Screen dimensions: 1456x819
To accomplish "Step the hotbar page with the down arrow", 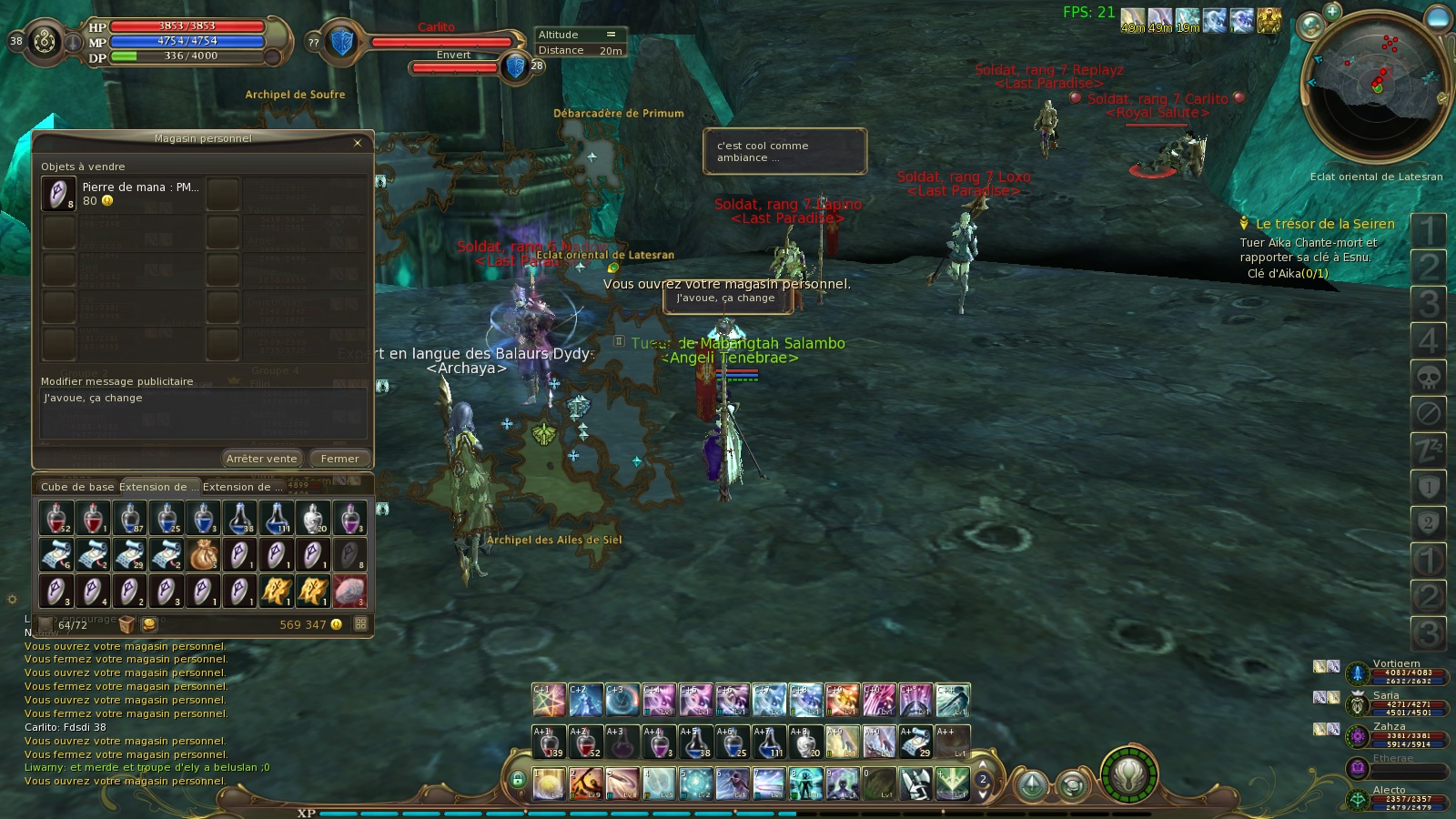I will [x=982, y=794].
